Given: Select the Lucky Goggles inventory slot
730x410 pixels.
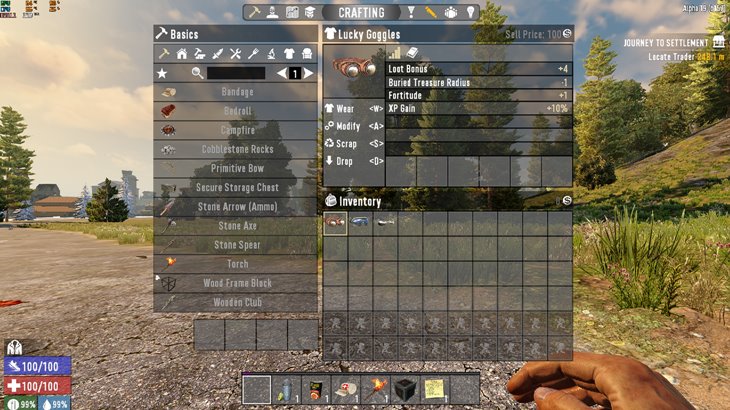Looking at the screenshot, I should pos(335,224).
